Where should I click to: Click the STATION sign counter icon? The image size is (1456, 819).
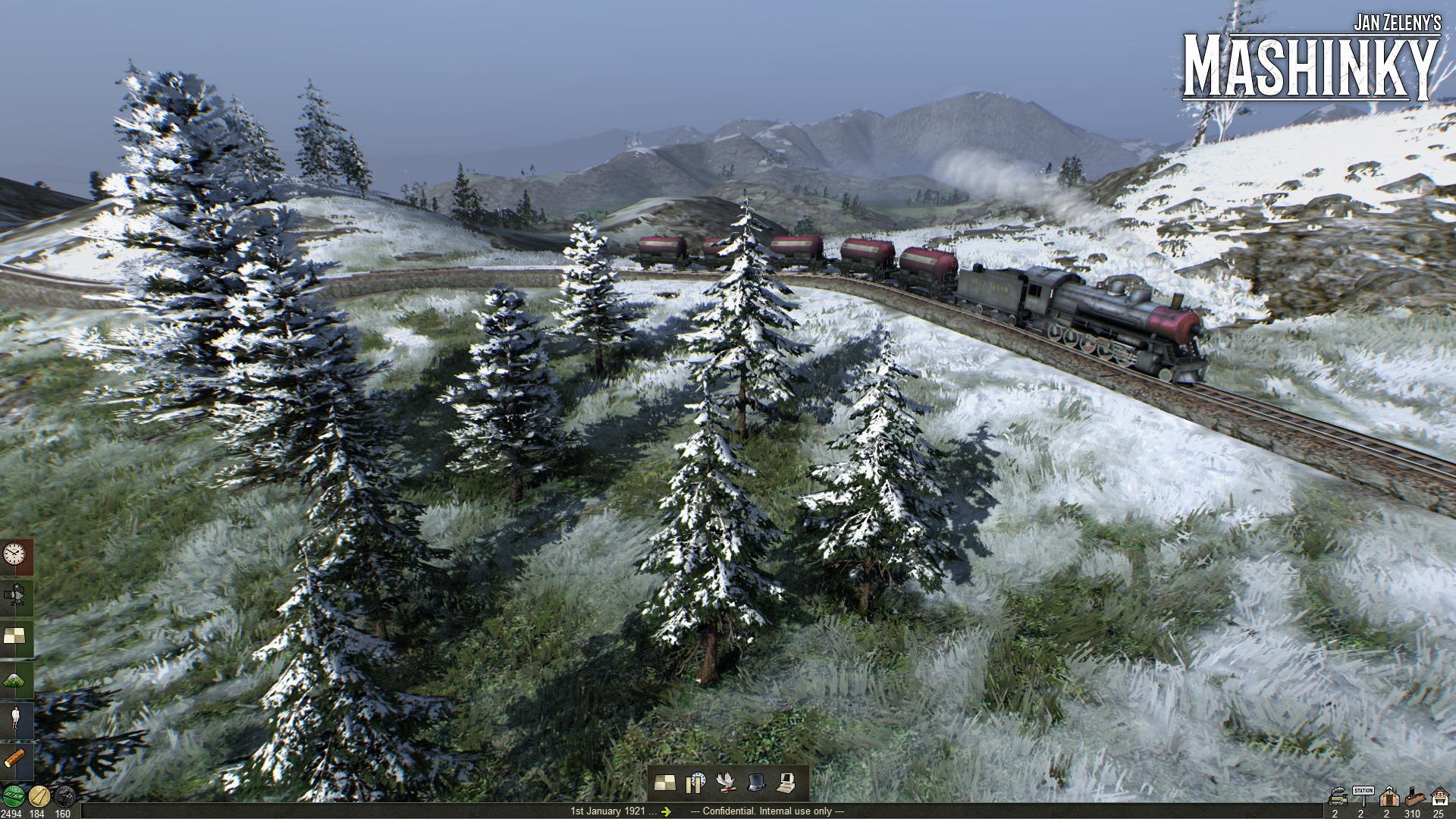[x=1363, y=796]
